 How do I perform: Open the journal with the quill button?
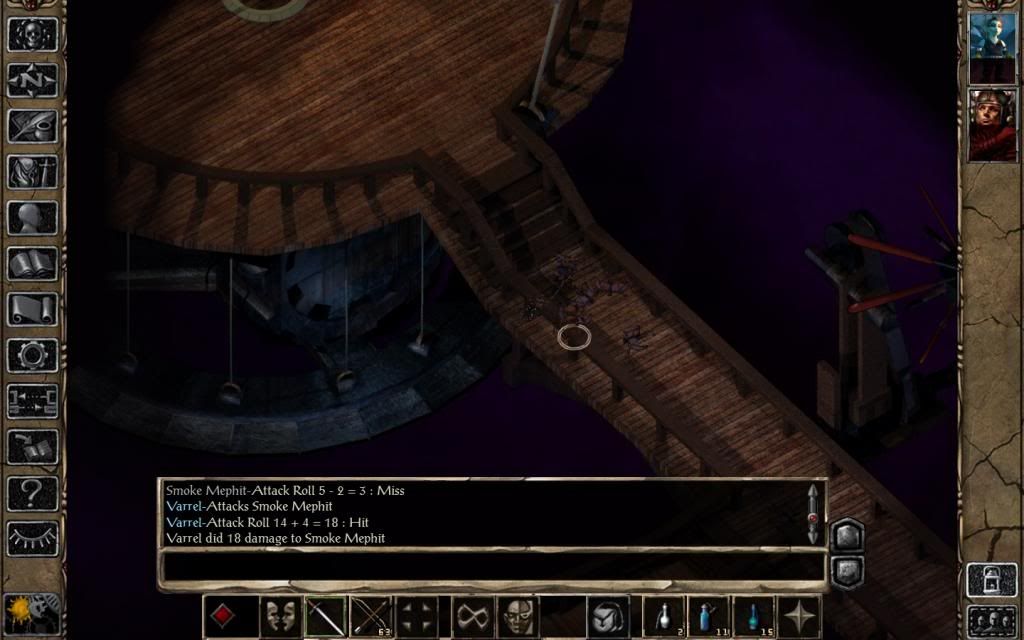click(32, 125)
